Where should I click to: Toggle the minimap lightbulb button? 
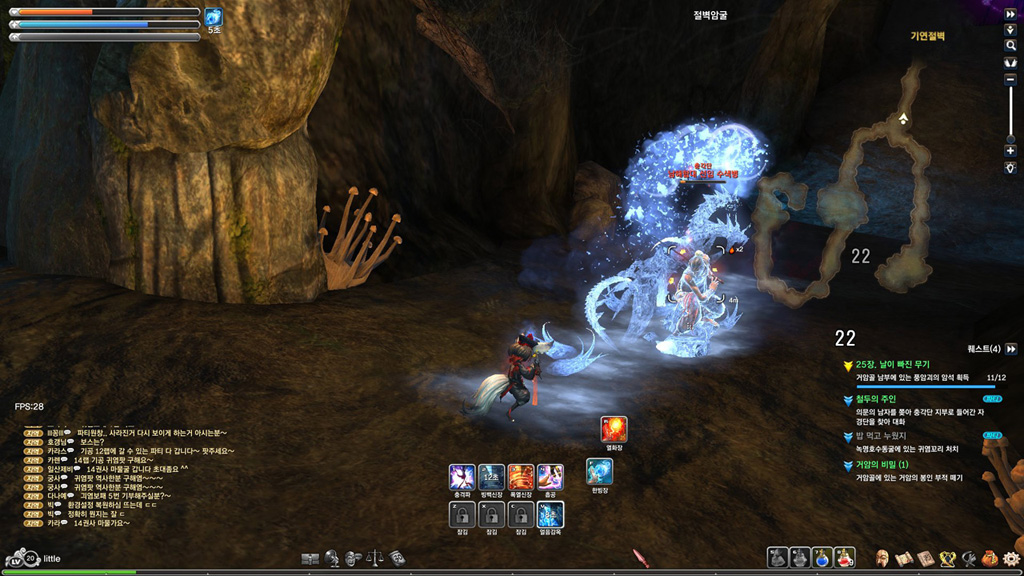point(1010,168)
